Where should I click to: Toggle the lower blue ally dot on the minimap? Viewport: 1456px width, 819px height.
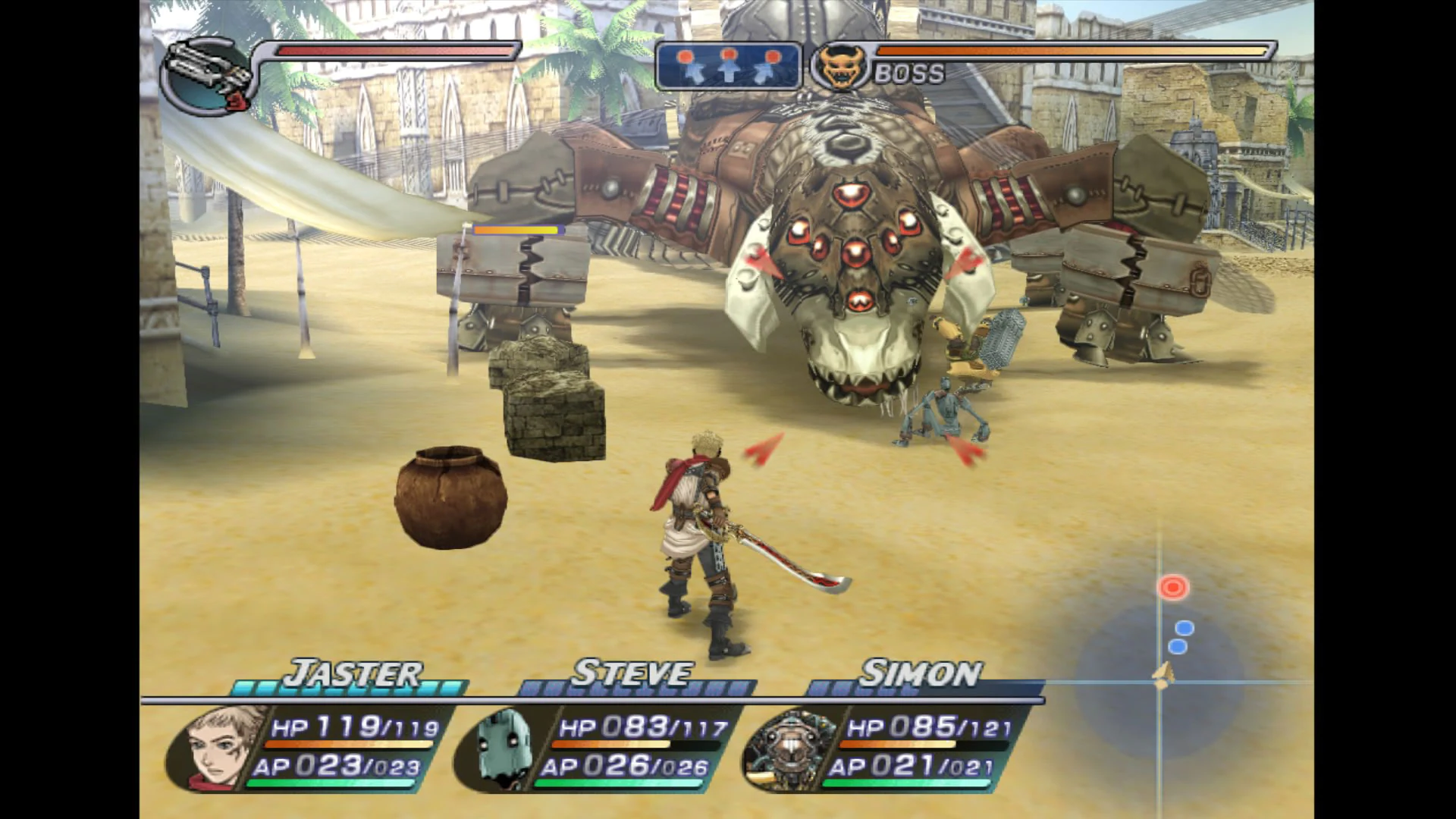pyautogui.click(x=1177, y=647)
